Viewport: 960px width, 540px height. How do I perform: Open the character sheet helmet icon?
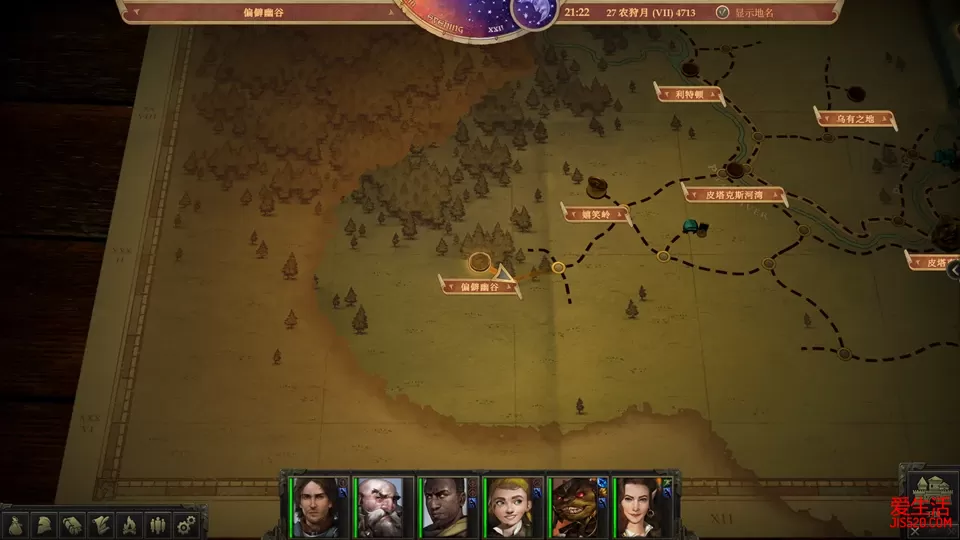click(45, 524)
